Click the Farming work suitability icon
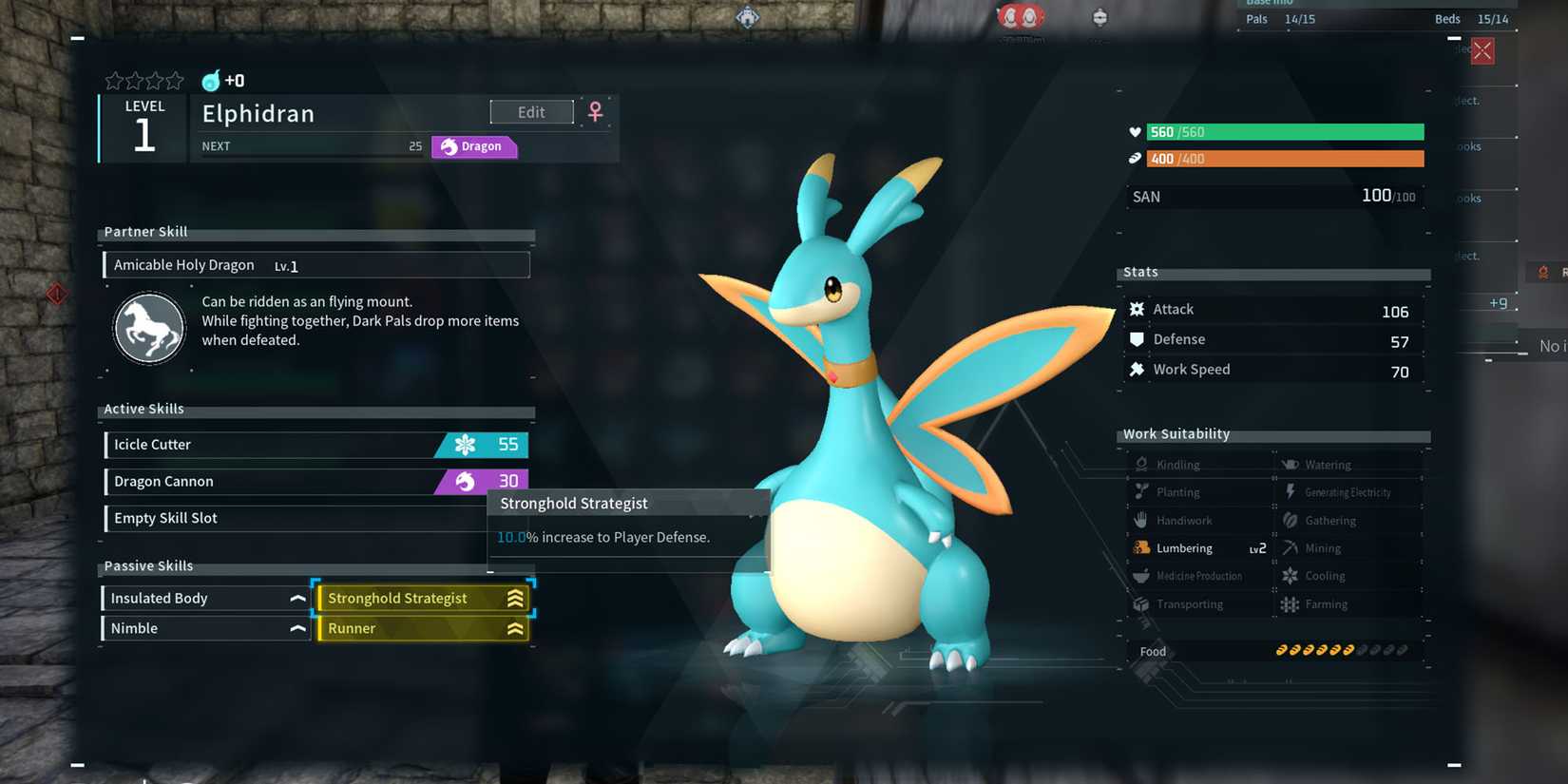This screenshot has height=784, width=1568. tap(1290, 604)
